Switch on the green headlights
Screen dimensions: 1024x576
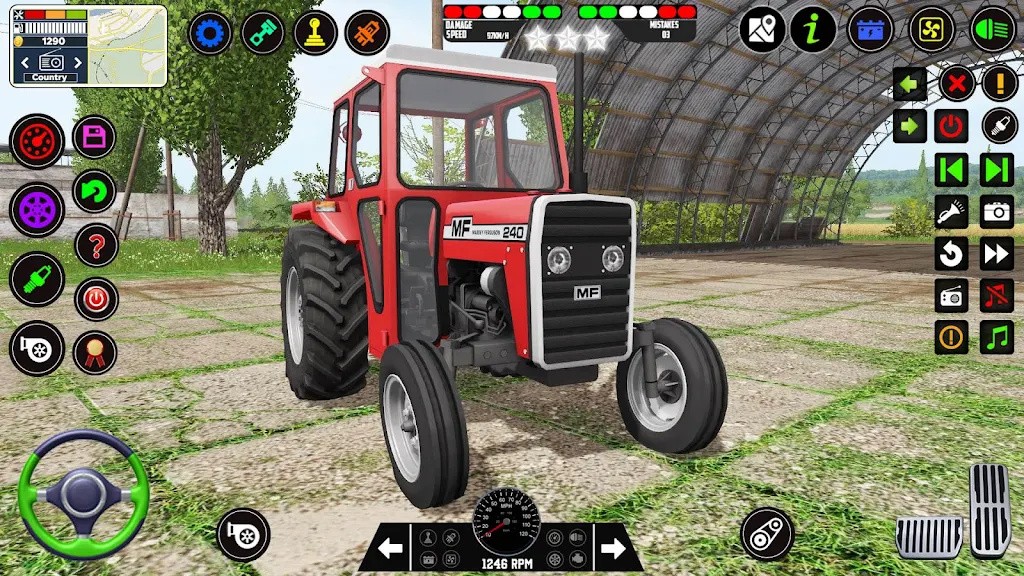pos(992,30)
